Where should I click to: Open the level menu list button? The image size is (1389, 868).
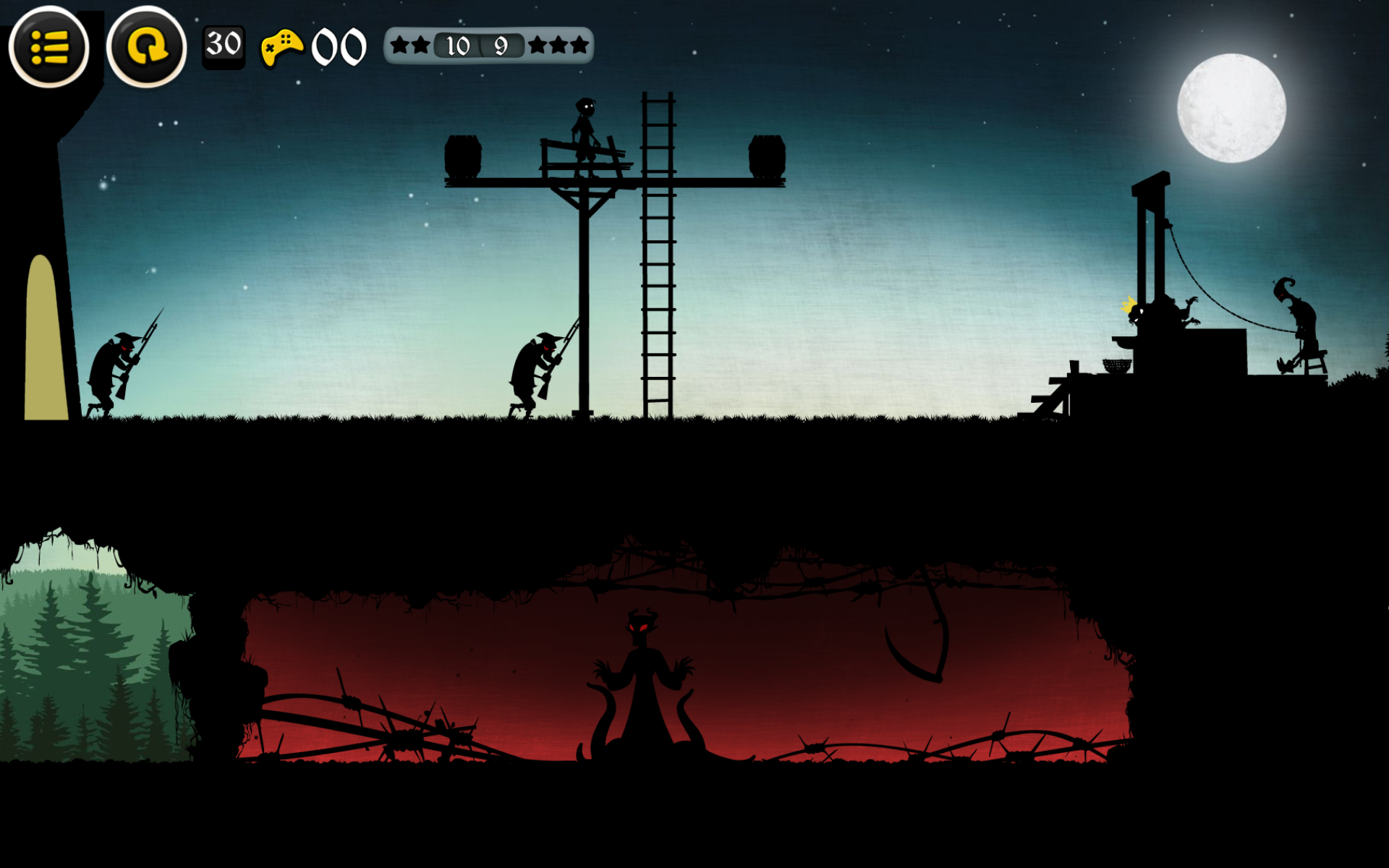(48, 48)
